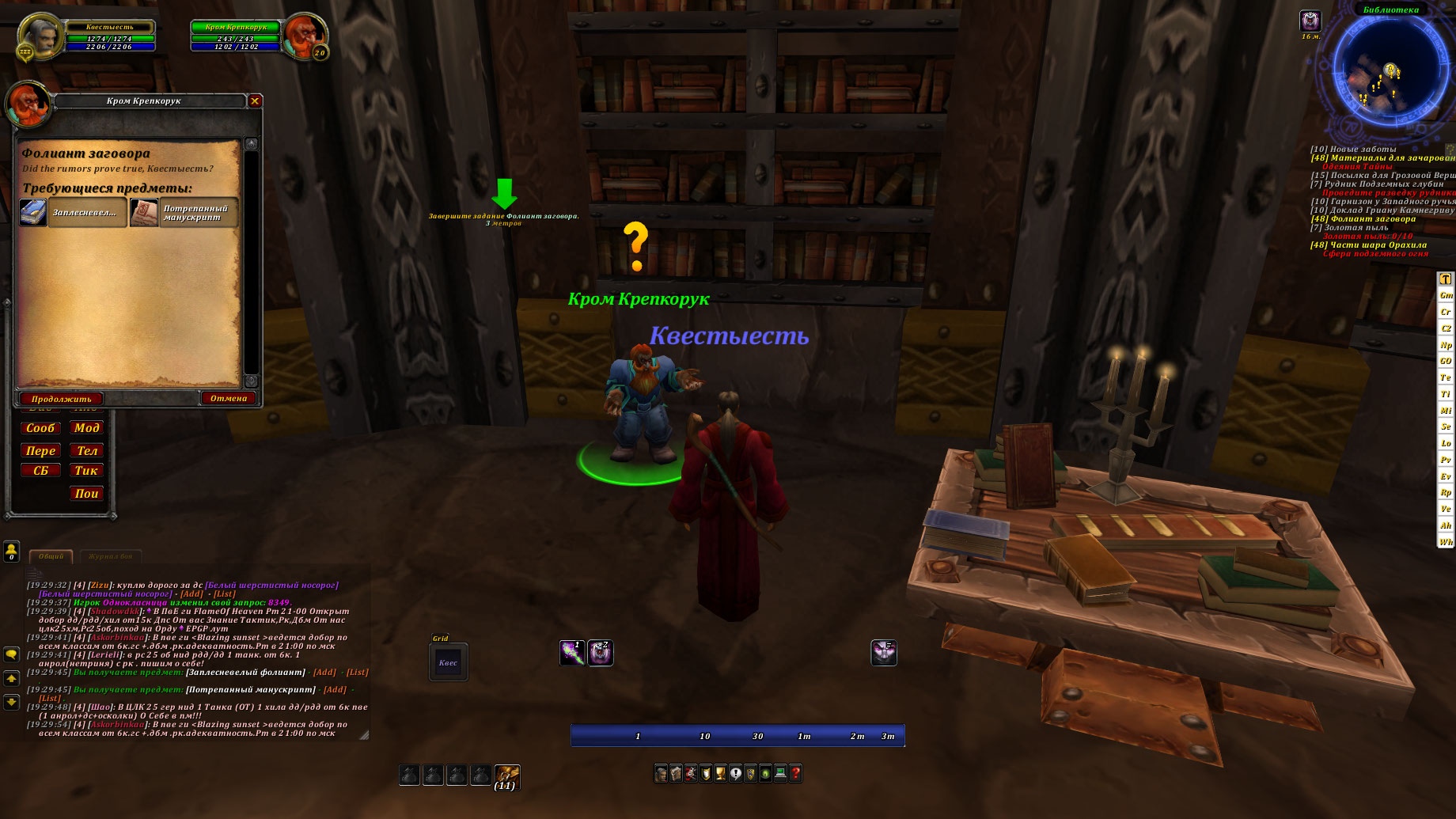The height and width of the screenshot is (819, 1456).
Task: Open achievements via the golden goblet icon
Action: (x=720, y=773)
